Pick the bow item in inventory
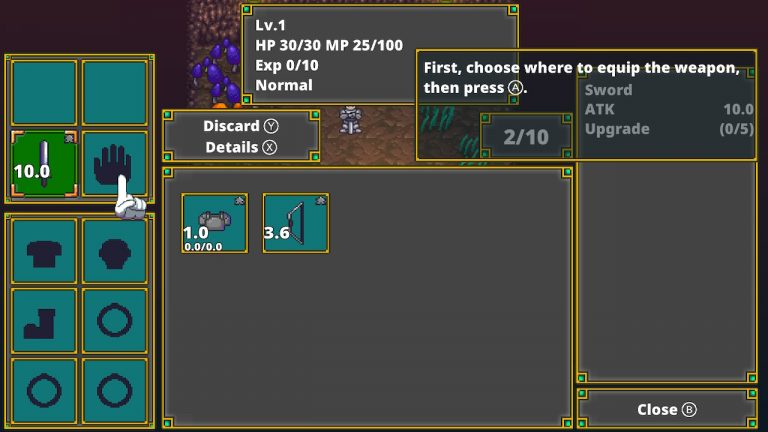 click(296, 223)
